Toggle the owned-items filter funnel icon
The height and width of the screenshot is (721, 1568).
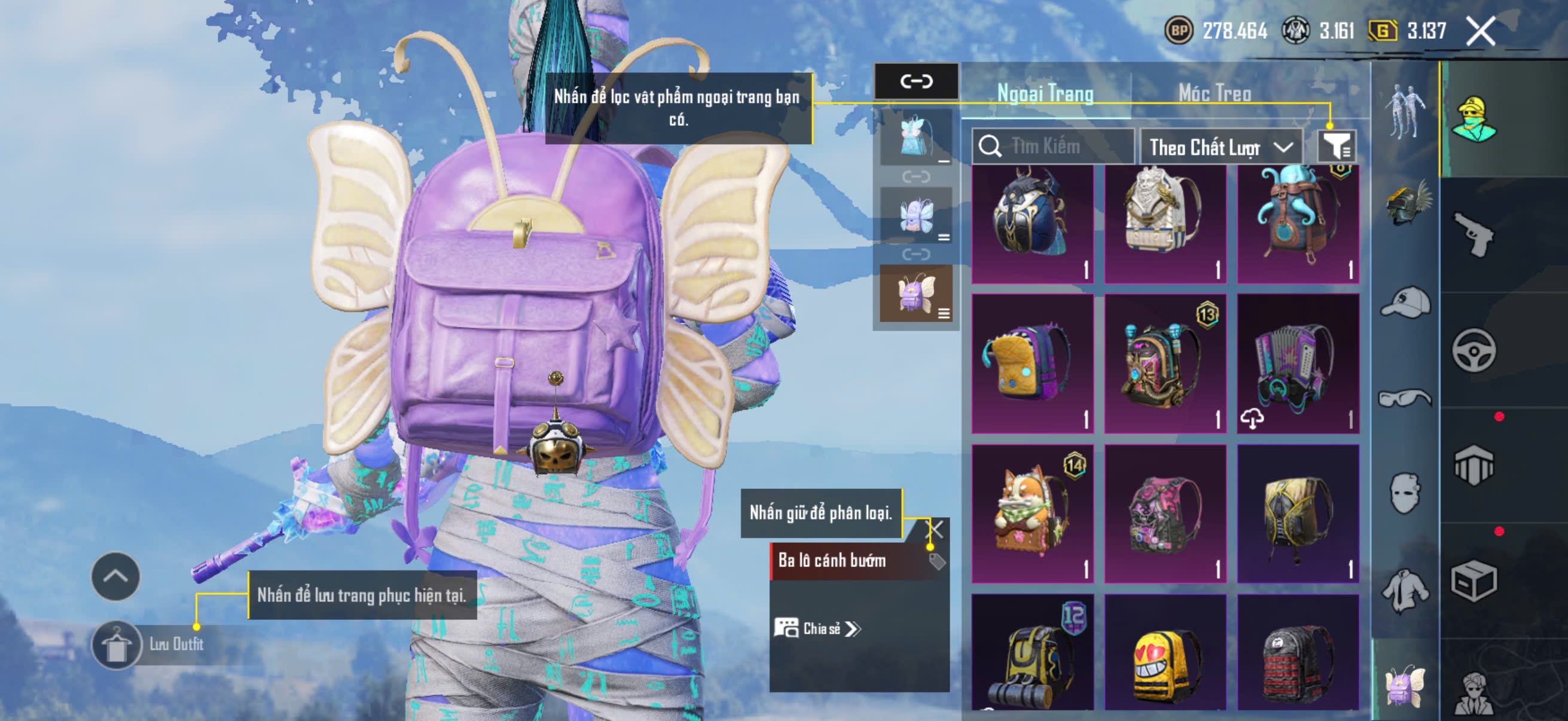point(1336,146)
